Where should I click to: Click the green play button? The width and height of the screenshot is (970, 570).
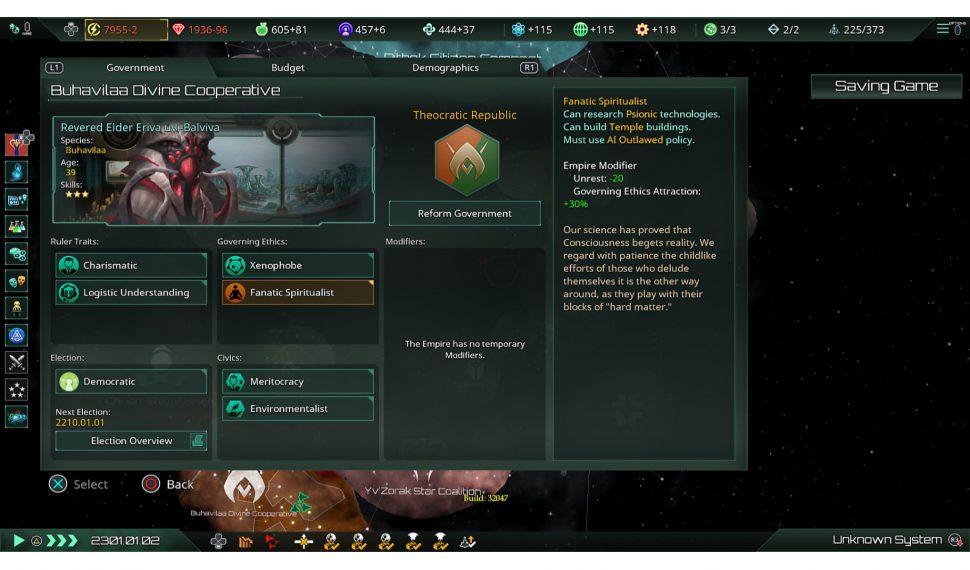[x=18, y=541]
